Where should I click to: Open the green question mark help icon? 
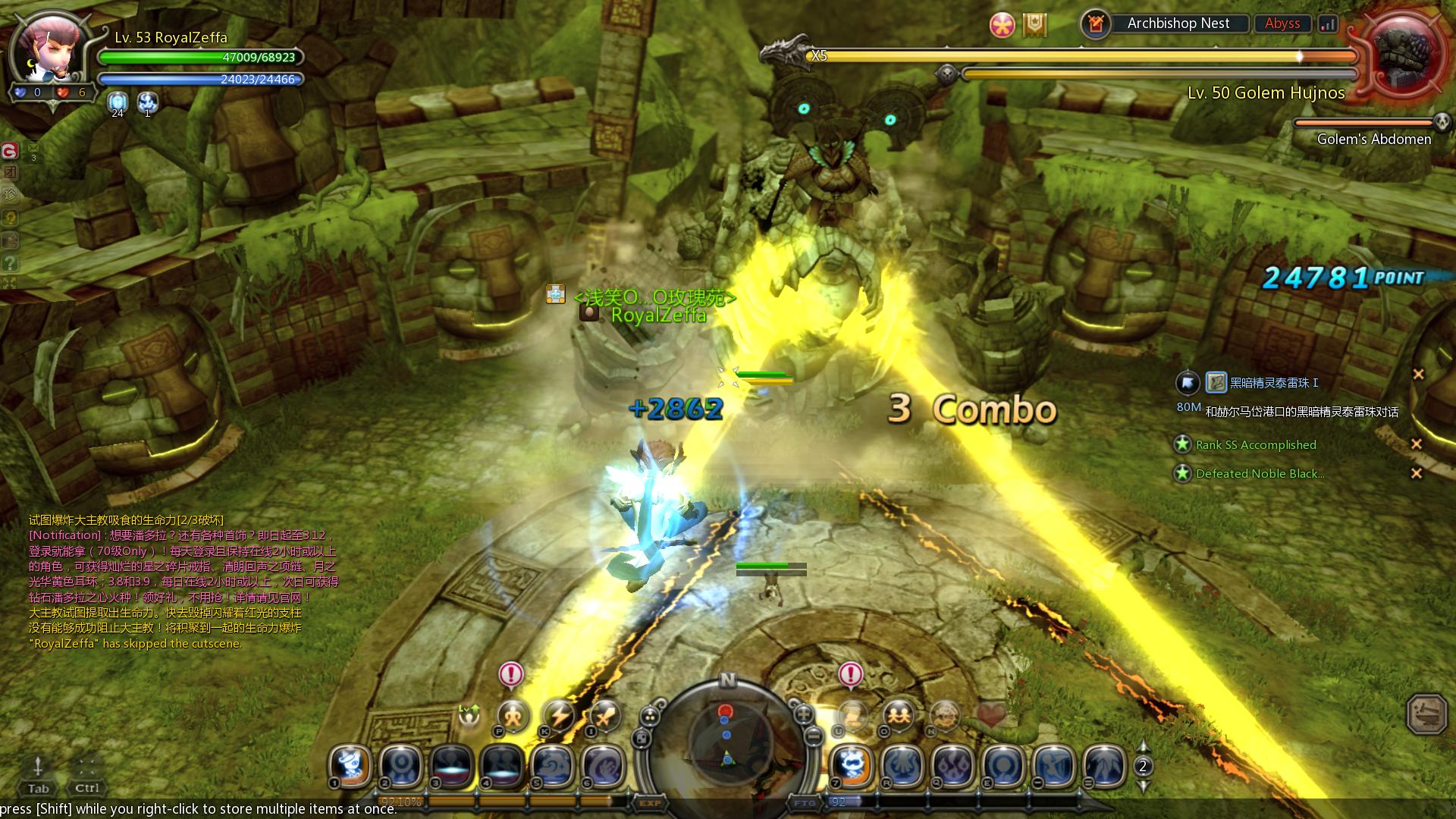(x=10, y=264)
